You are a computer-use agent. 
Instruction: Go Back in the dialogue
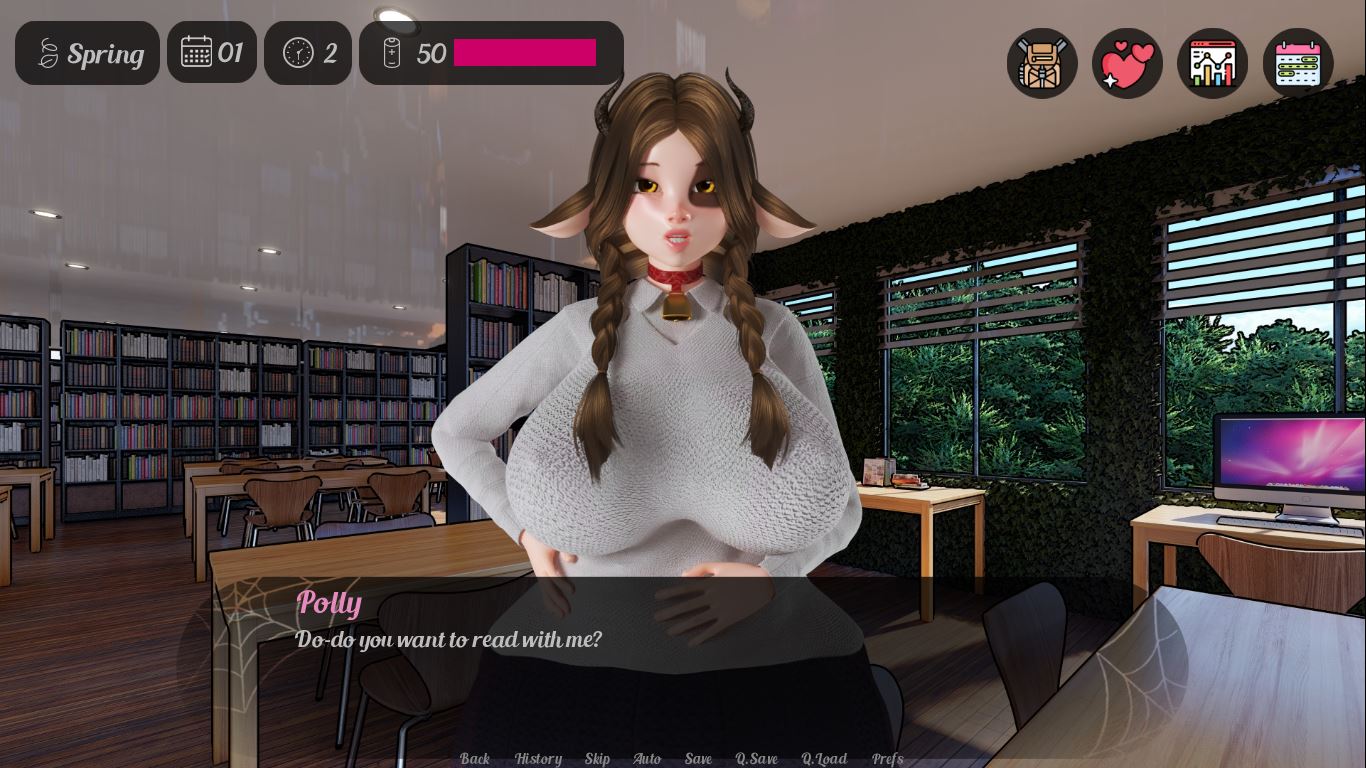pos(475,759)
